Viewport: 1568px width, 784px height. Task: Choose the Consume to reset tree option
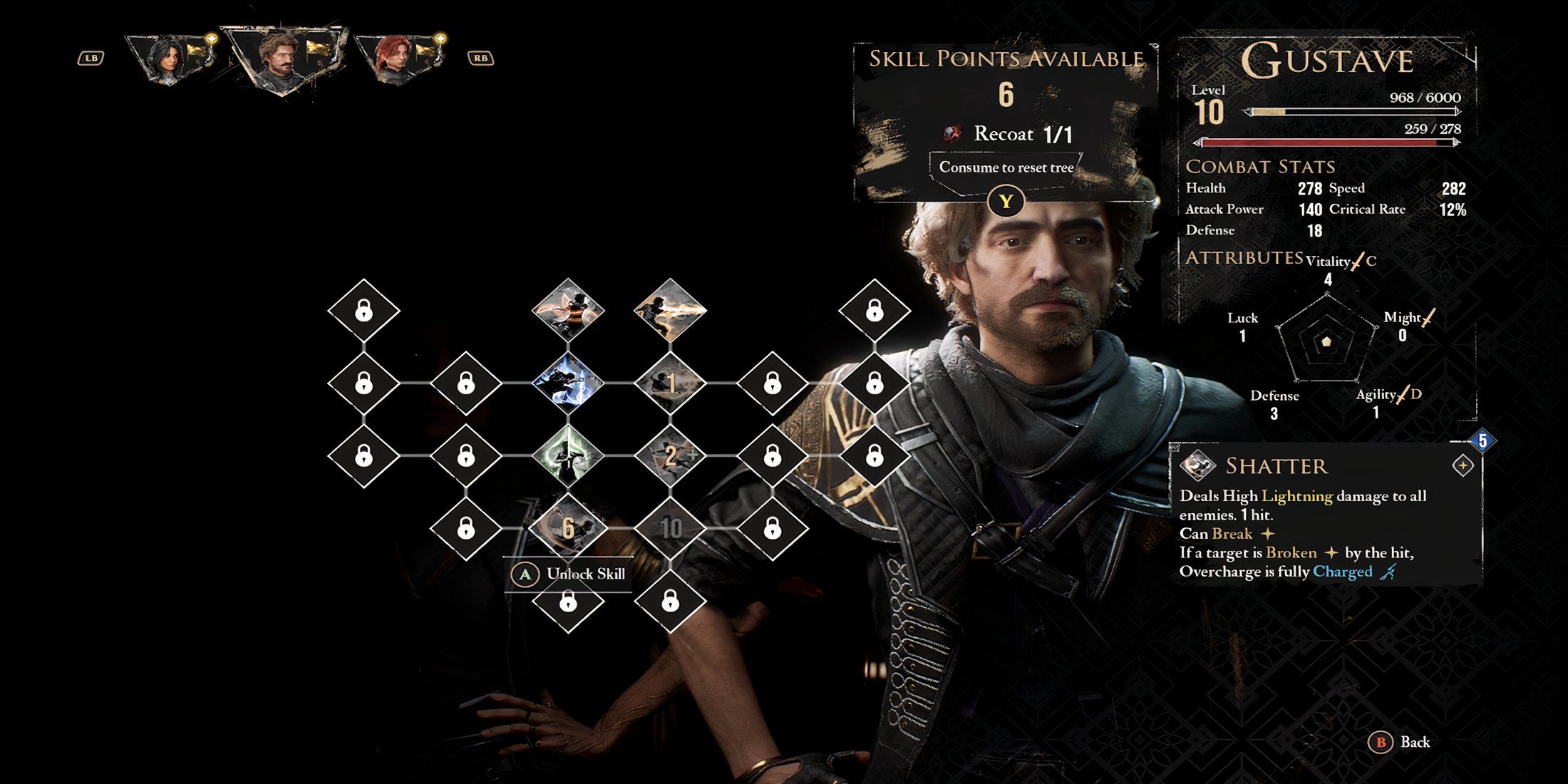[1006, 168]
